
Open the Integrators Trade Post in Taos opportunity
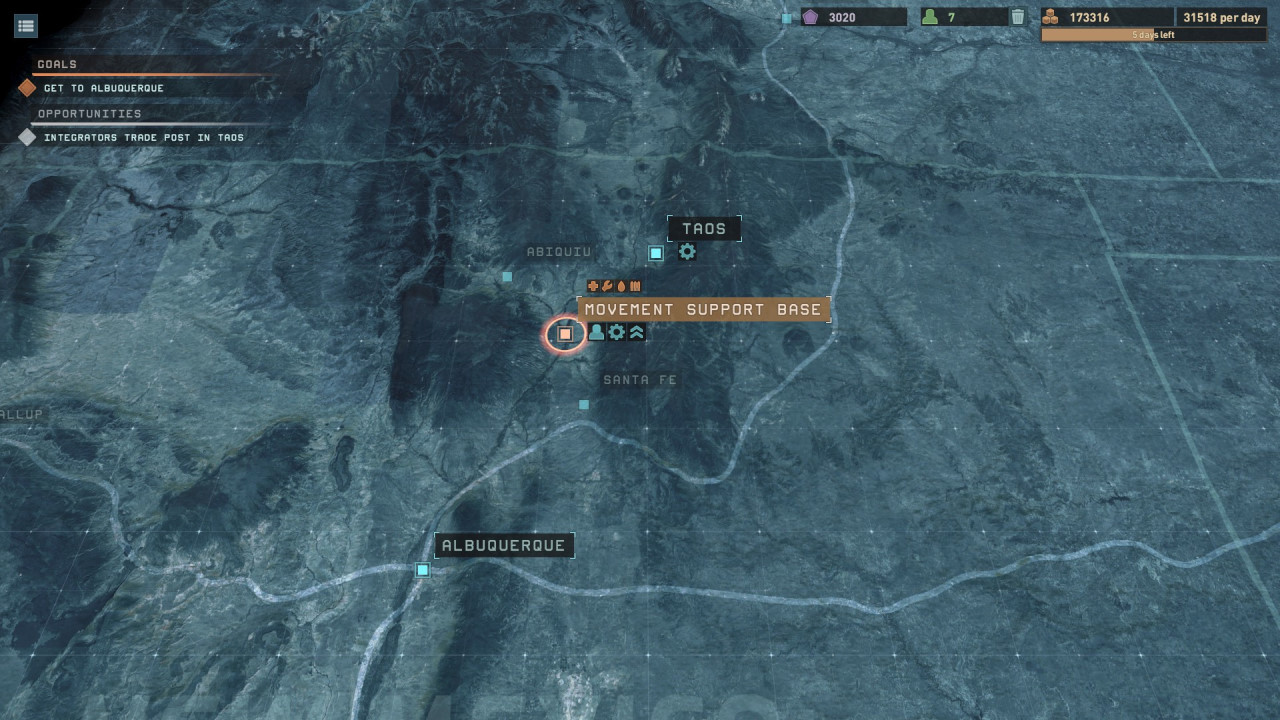coord(143,138)
